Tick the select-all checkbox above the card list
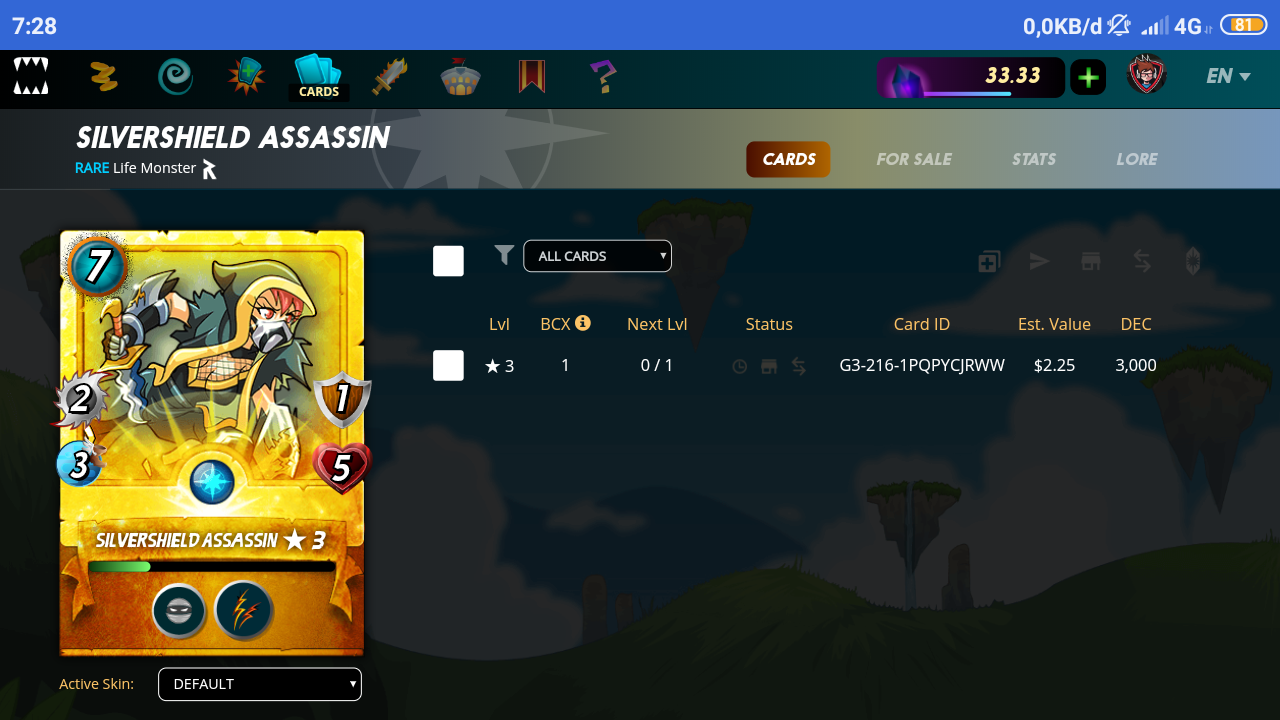1280x720 pixels. (x=448, y=261)
